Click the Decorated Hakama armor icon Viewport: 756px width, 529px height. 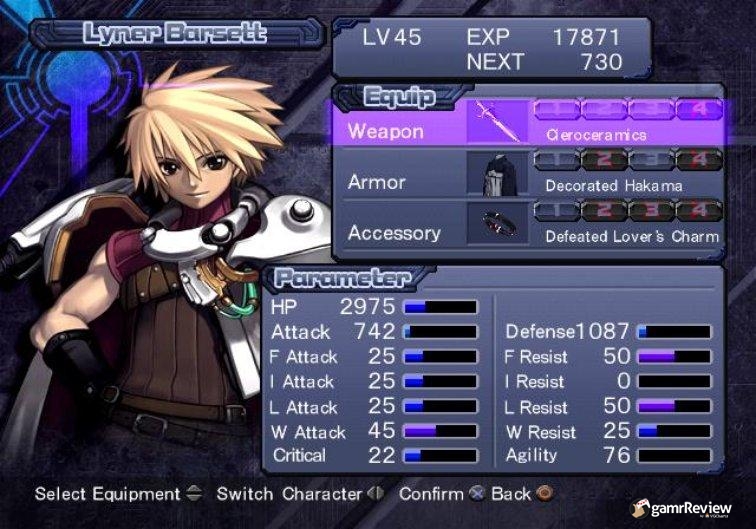497,174
